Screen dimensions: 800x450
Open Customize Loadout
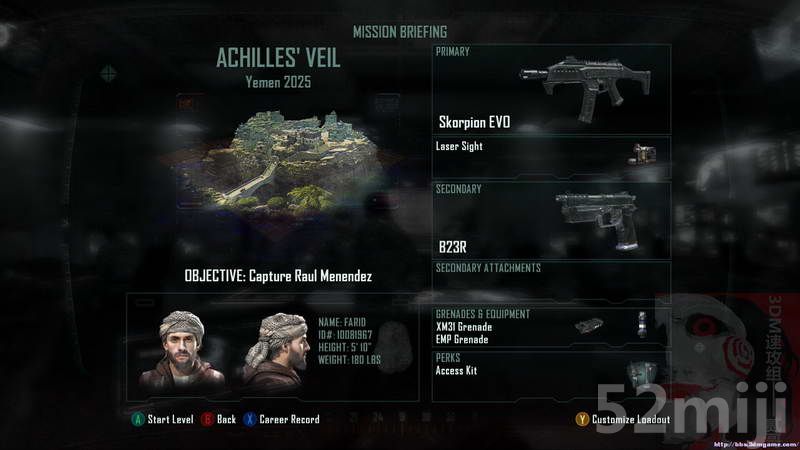tap(623, 419)
